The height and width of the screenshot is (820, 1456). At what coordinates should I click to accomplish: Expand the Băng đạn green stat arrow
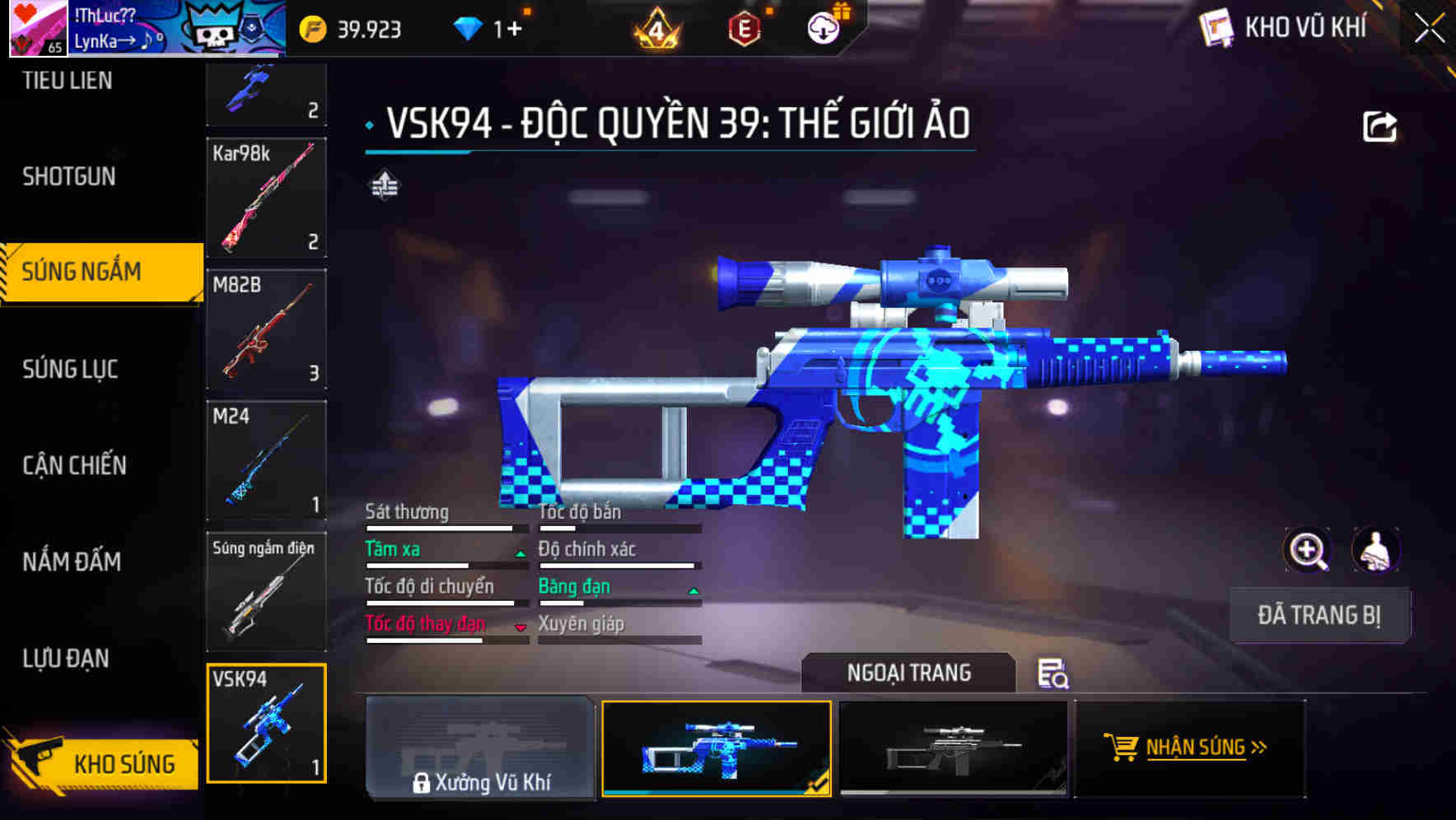pos(692,591)
